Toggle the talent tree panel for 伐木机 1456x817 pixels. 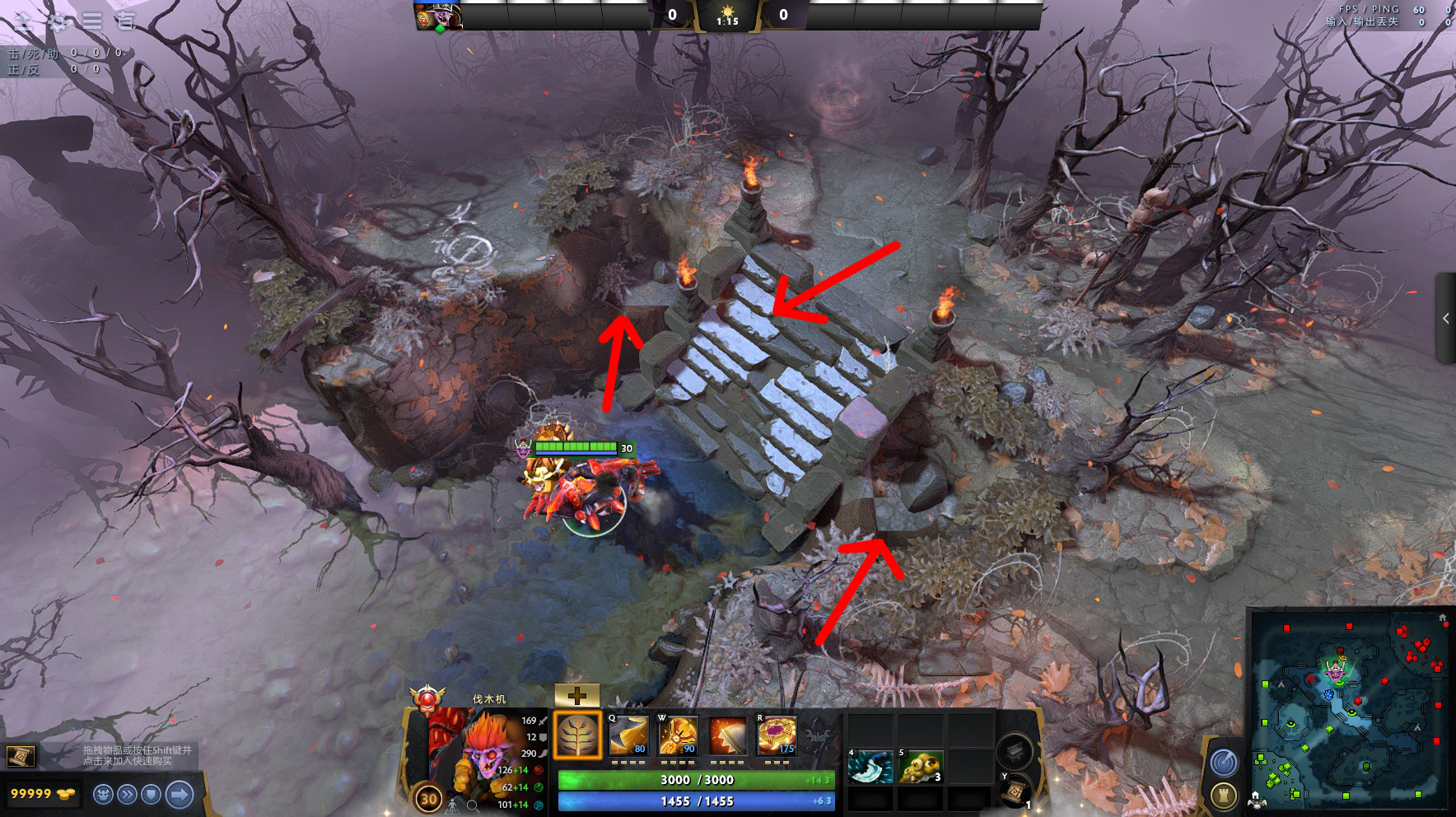(x=578, y=735)
